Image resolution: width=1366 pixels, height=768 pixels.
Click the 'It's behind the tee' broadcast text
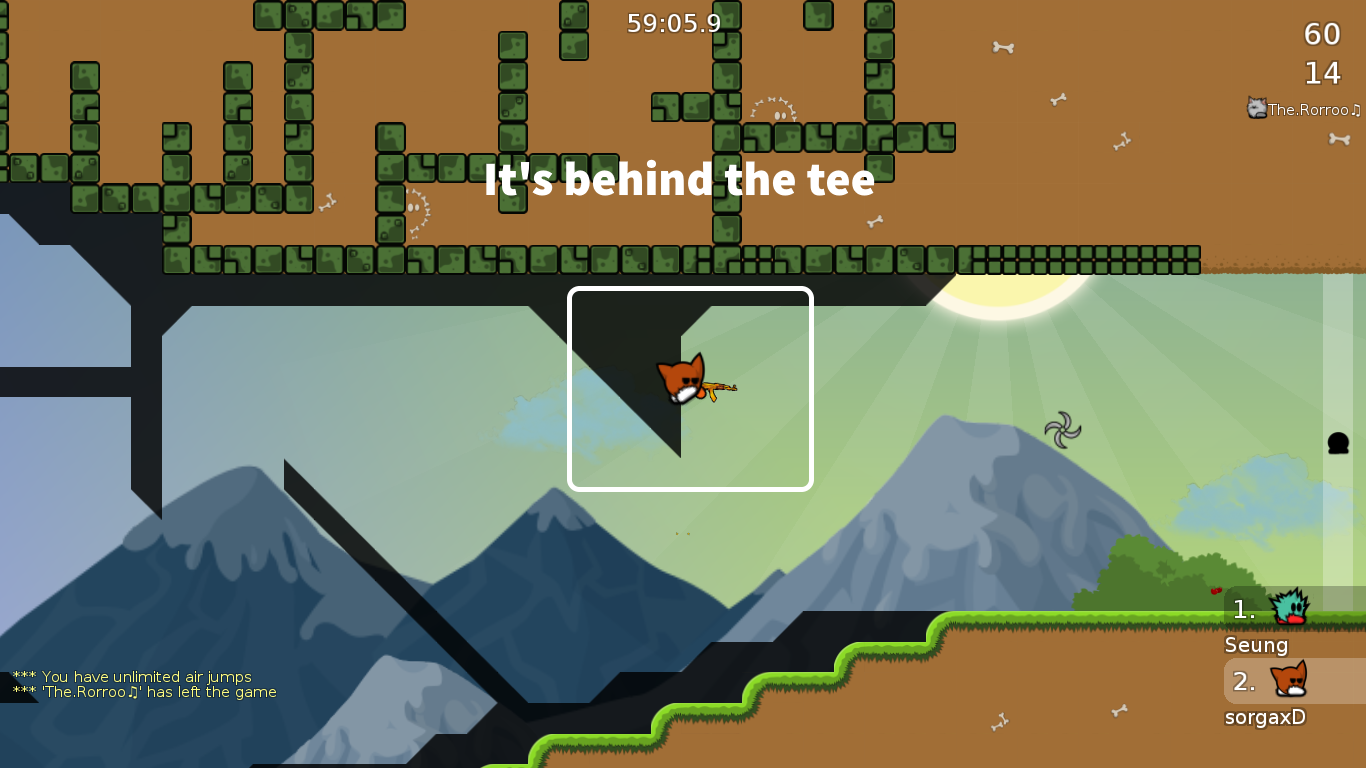(680, 181)
